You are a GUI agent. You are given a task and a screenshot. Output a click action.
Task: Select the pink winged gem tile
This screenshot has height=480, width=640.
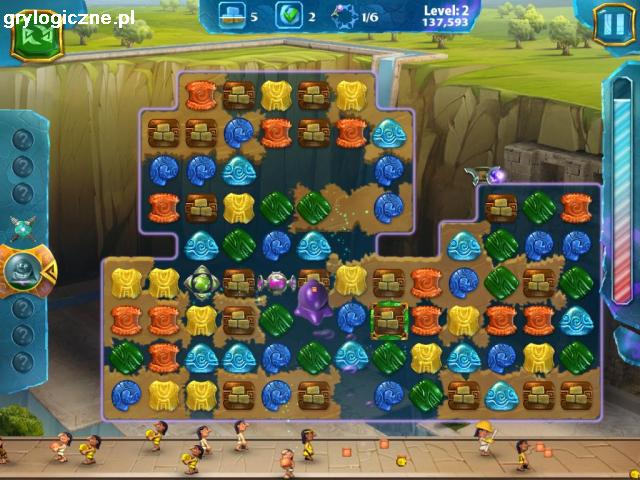[x=275, y=283]
